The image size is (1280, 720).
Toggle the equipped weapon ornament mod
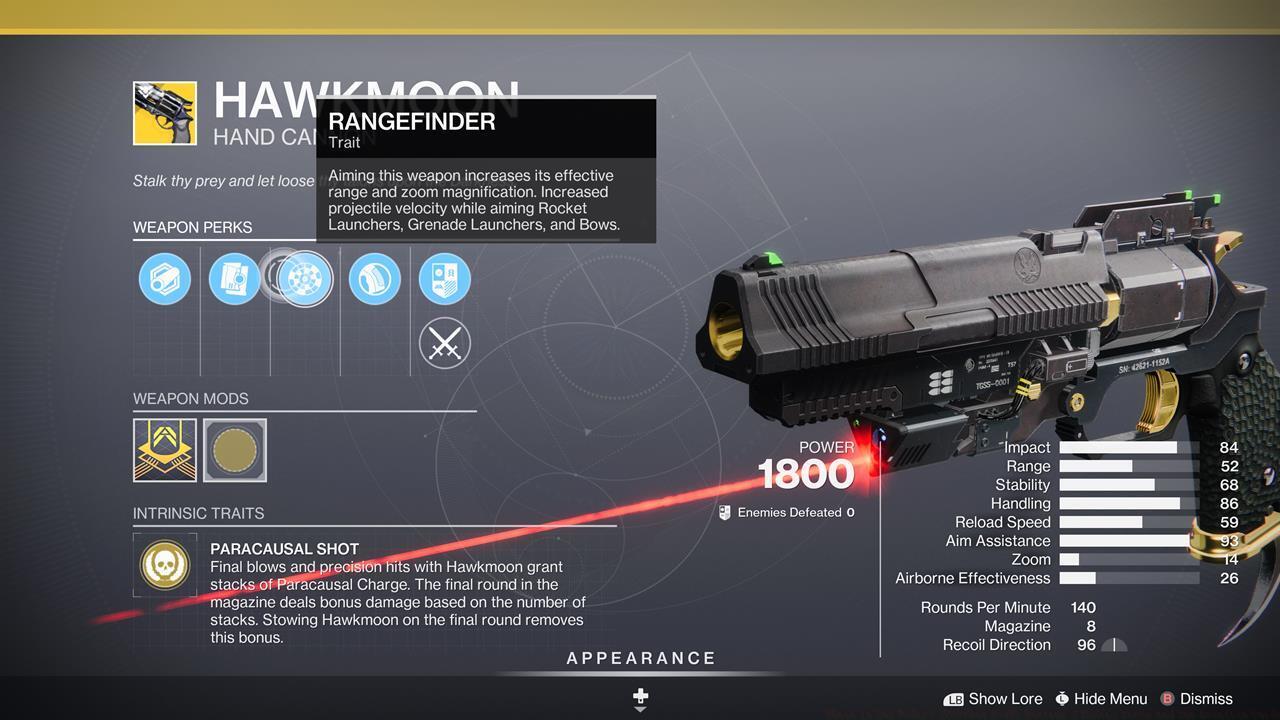(165, 450)
